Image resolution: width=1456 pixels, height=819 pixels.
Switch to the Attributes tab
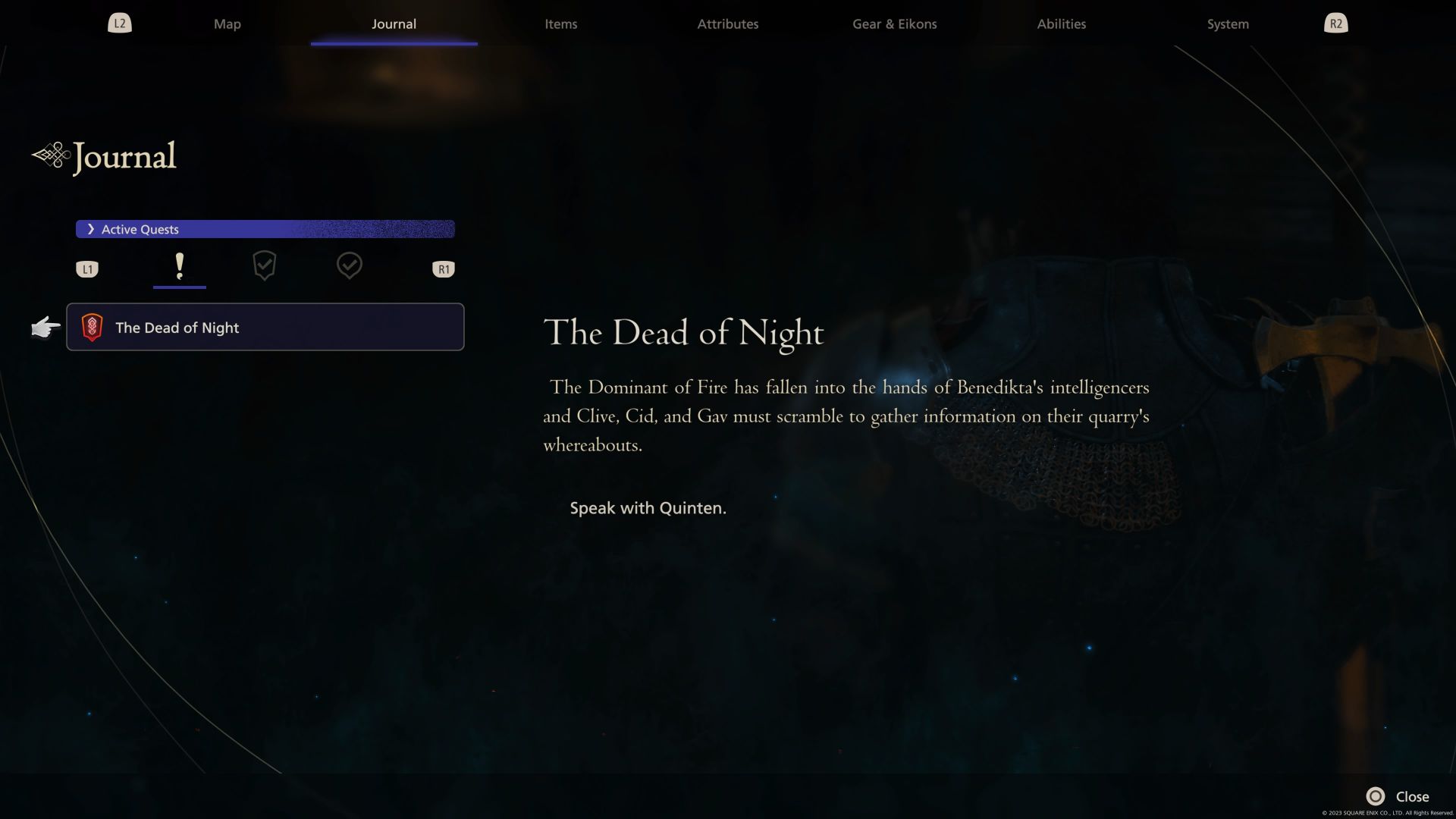click(x=727, y=24)
